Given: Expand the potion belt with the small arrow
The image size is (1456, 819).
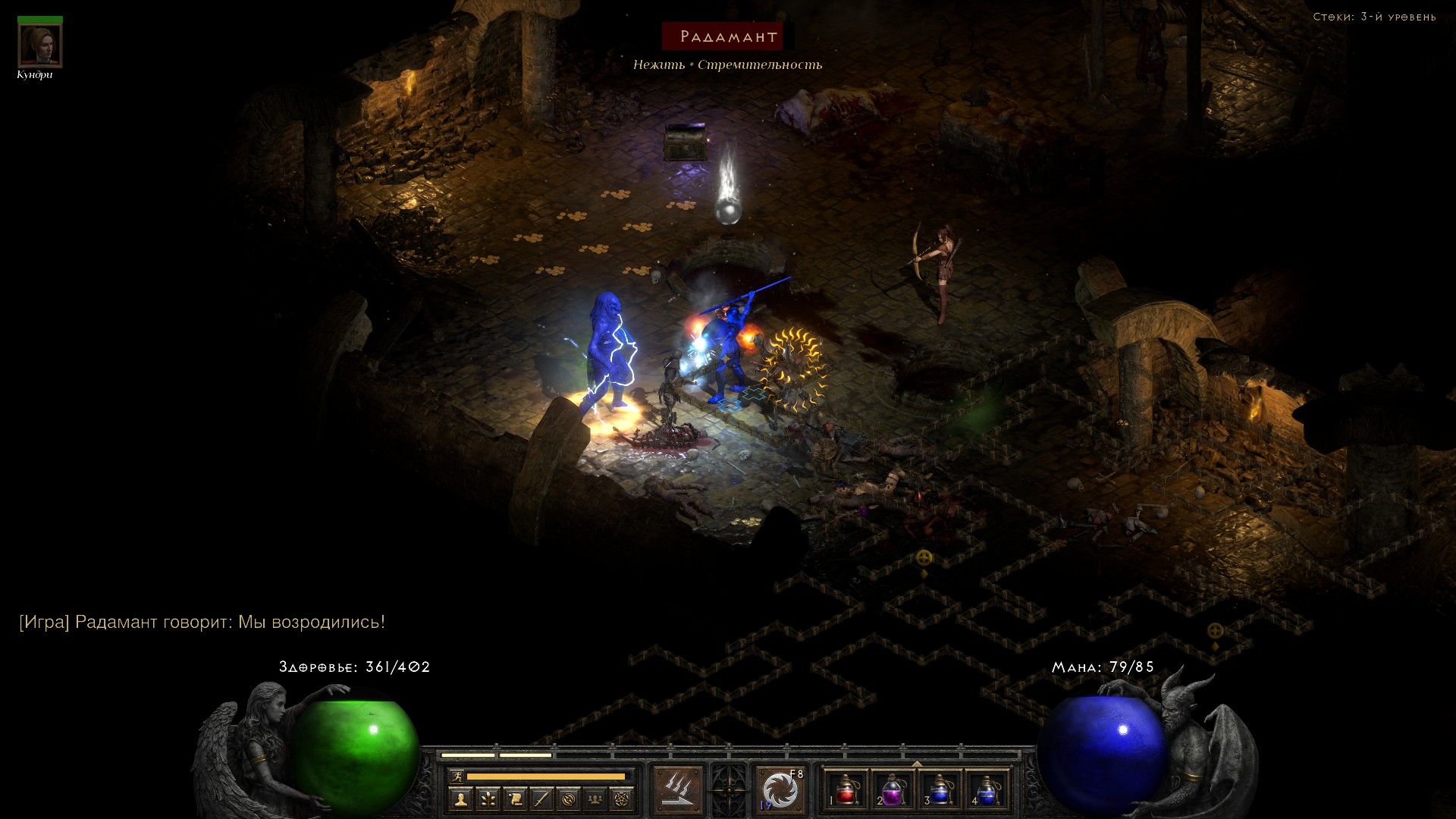Looking at the screenshot, I should tap(917, 764).
